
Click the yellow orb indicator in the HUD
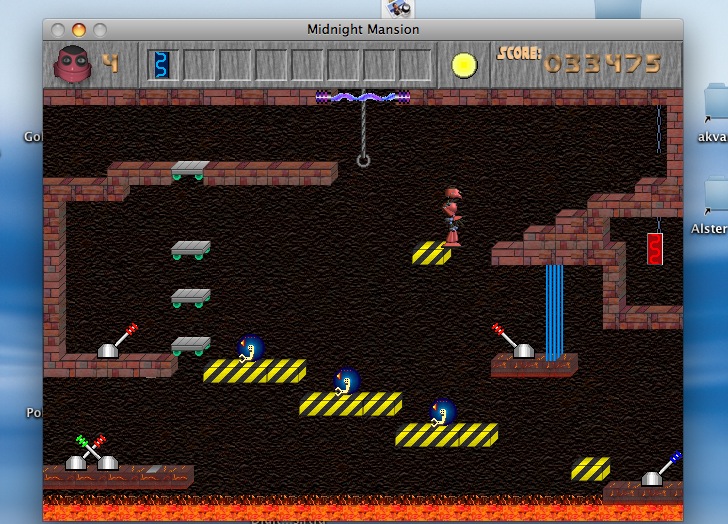coord(464,65)
